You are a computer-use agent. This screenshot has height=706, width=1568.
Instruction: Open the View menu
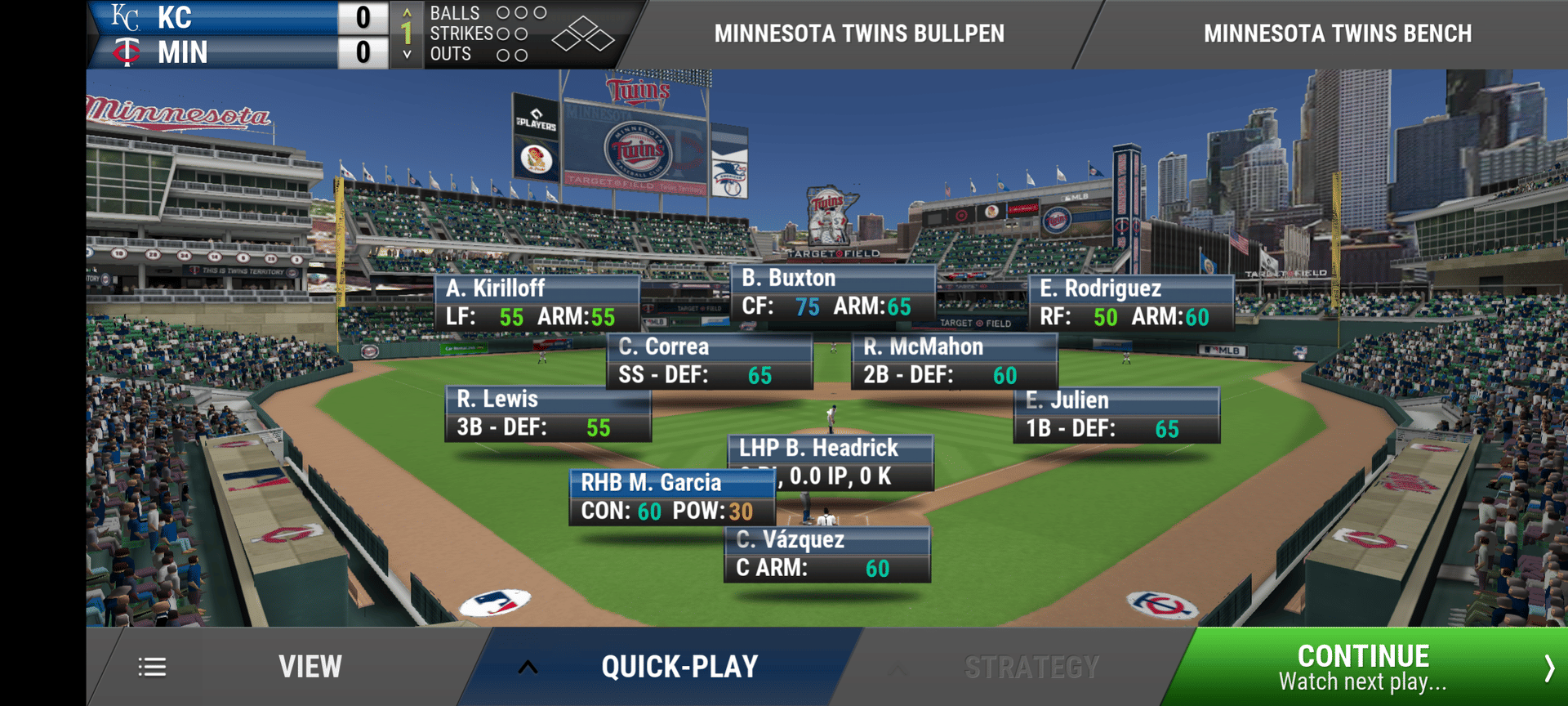pyautogui.click(x=309, y=667)
